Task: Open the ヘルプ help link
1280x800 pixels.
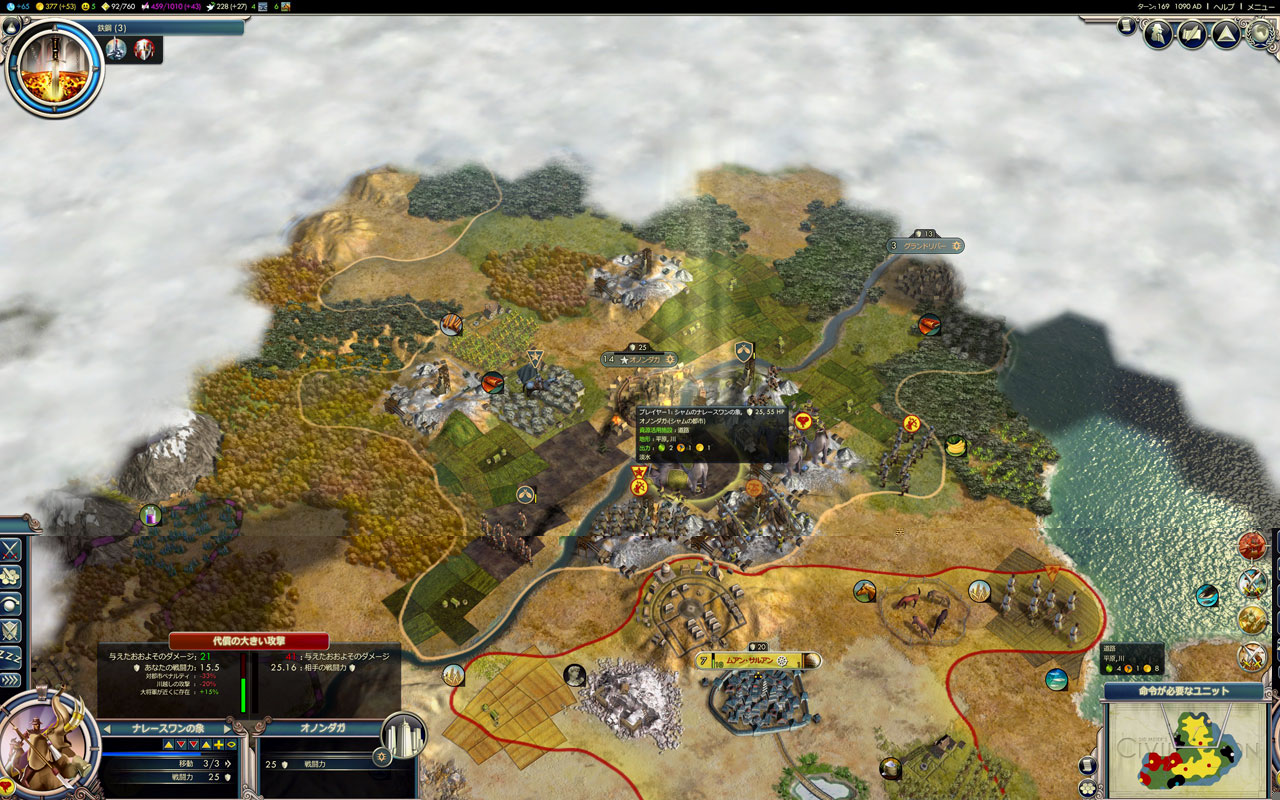Action: click(1224, 6)
